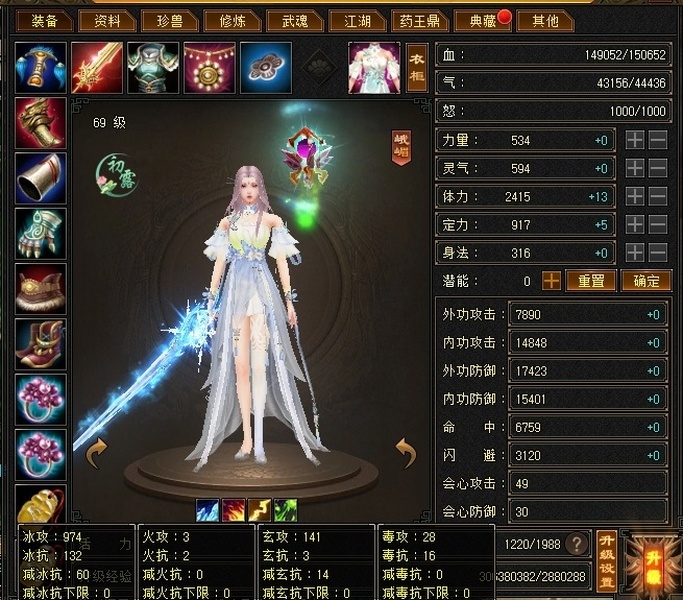Switch to the 资料 tab
The height and width of the screenshot is (600, 683).
coord(107,20)
